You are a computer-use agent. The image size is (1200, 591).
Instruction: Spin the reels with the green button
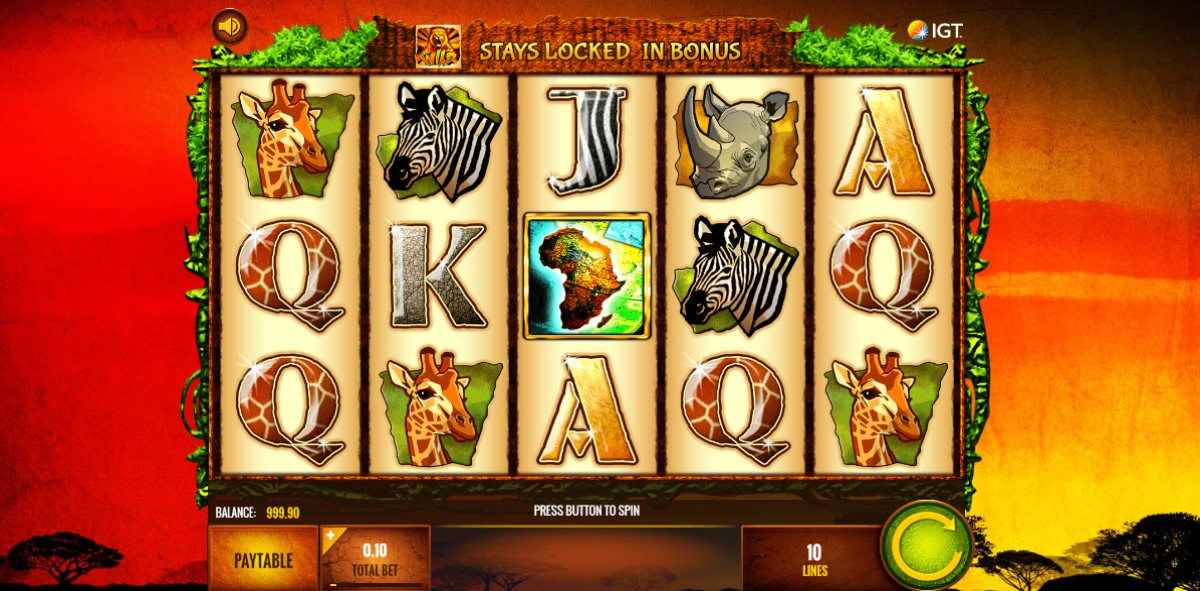[x=926, y=546]
